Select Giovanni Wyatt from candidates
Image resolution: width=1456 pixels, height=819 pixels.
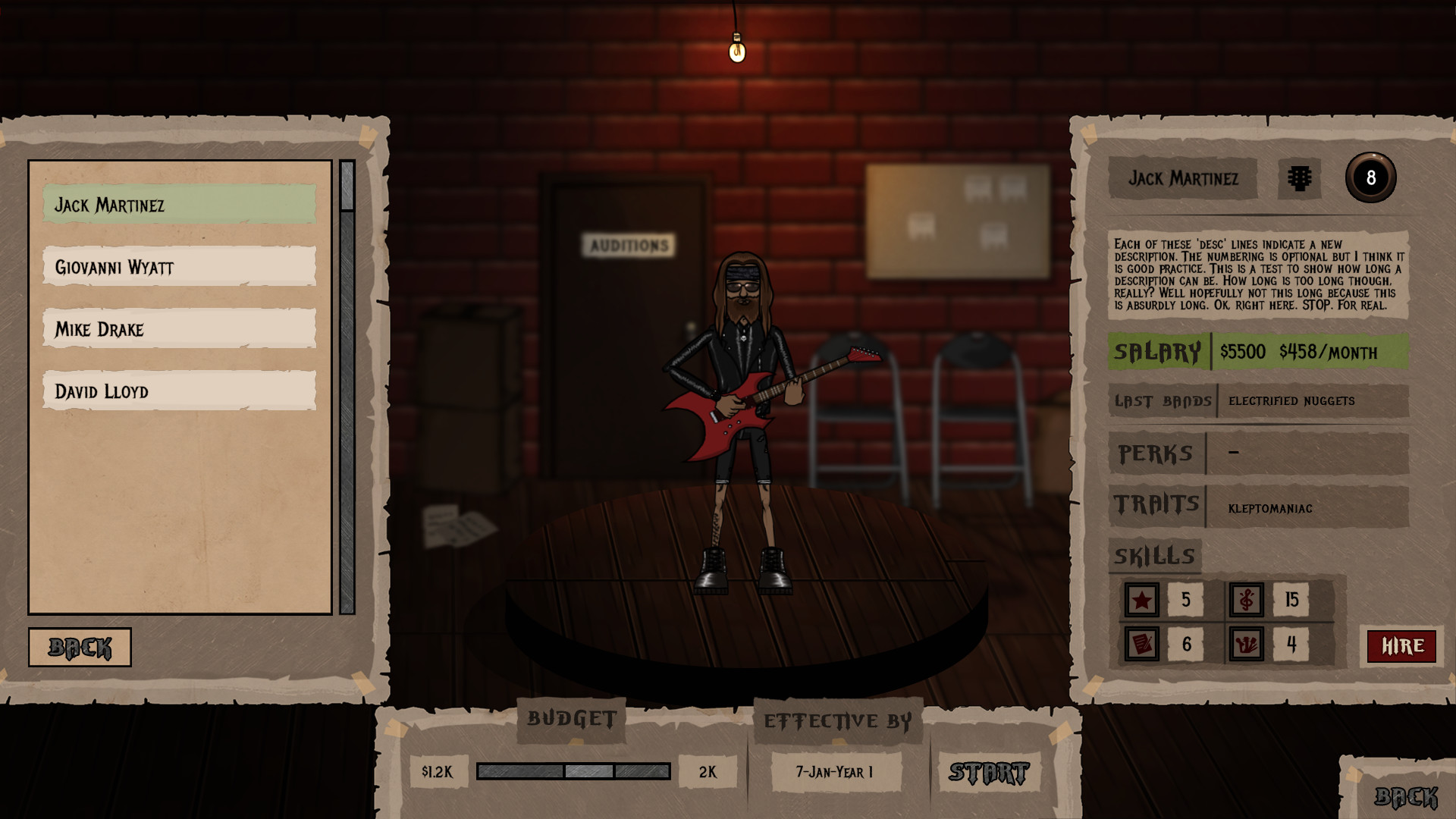click(179, 267)
